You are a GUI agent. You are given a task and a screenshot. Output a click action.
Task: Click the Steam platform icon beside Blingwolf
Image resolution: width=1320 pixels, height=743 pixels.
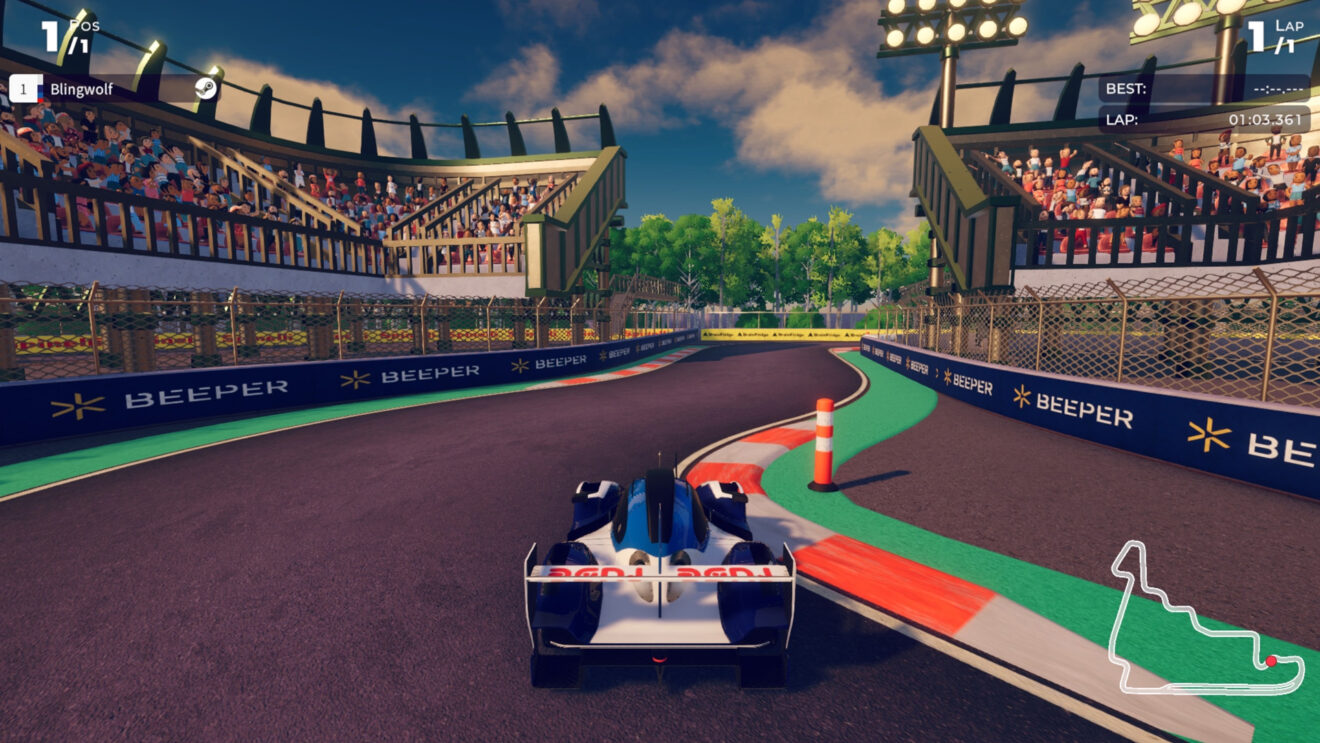[x=205, y=89]
